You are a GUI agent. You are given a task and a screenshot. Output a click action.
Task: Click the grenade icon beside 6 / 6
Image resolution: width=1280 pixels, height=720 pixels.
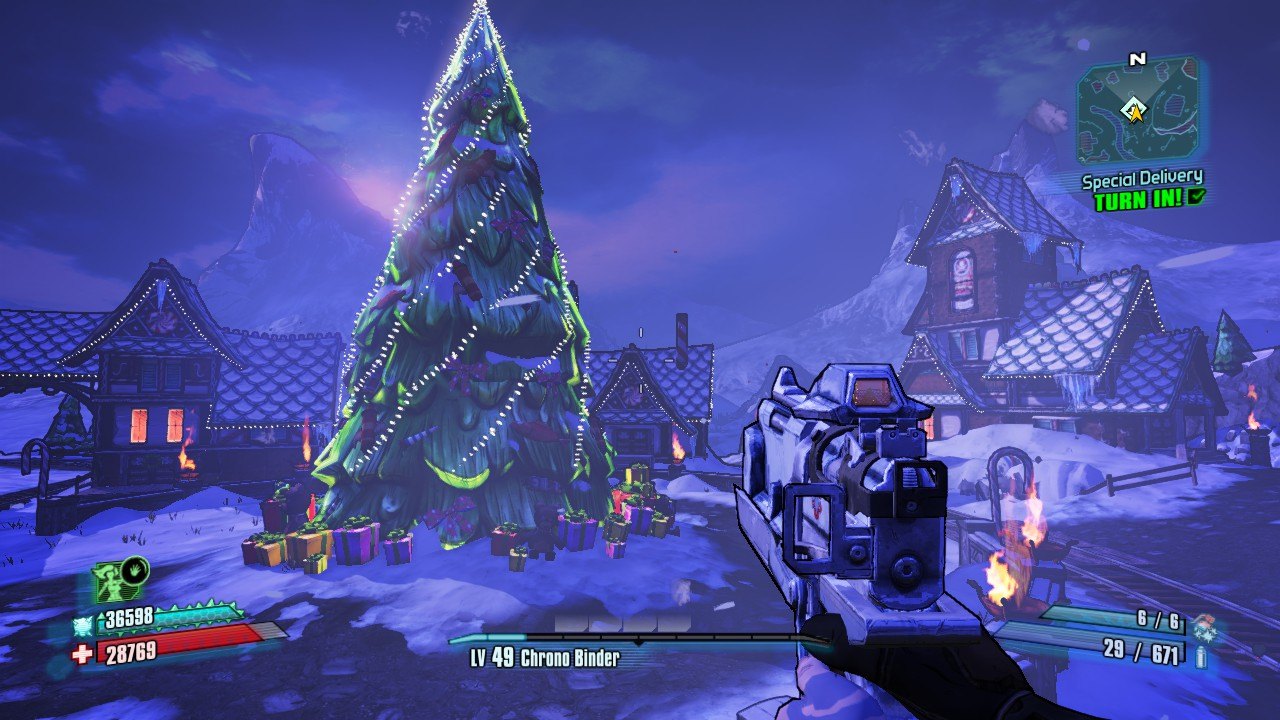pos(1204,624)
